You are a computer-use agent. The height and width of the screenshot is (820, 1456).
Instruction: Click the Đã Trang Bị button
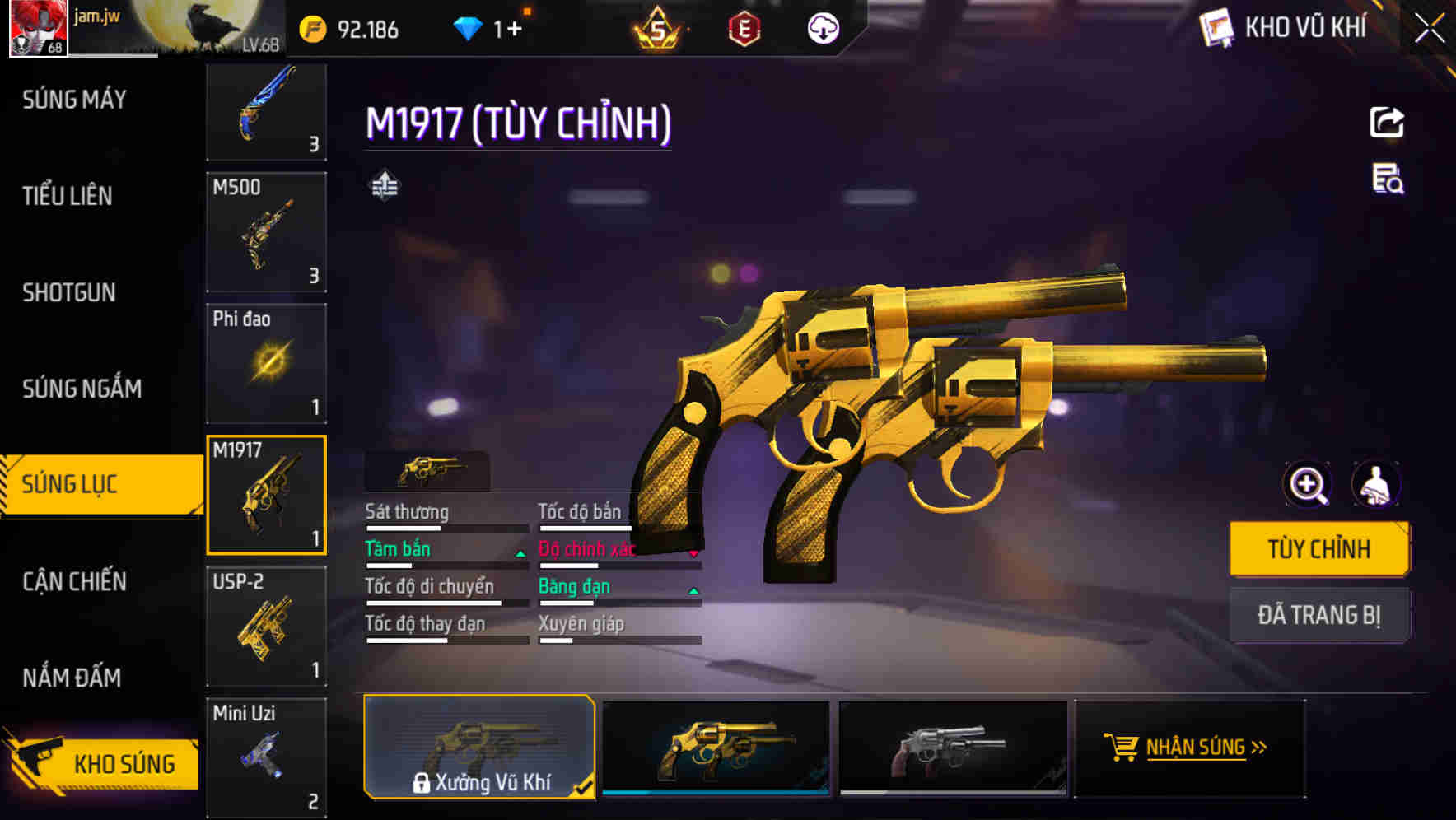click(1319, 614)
